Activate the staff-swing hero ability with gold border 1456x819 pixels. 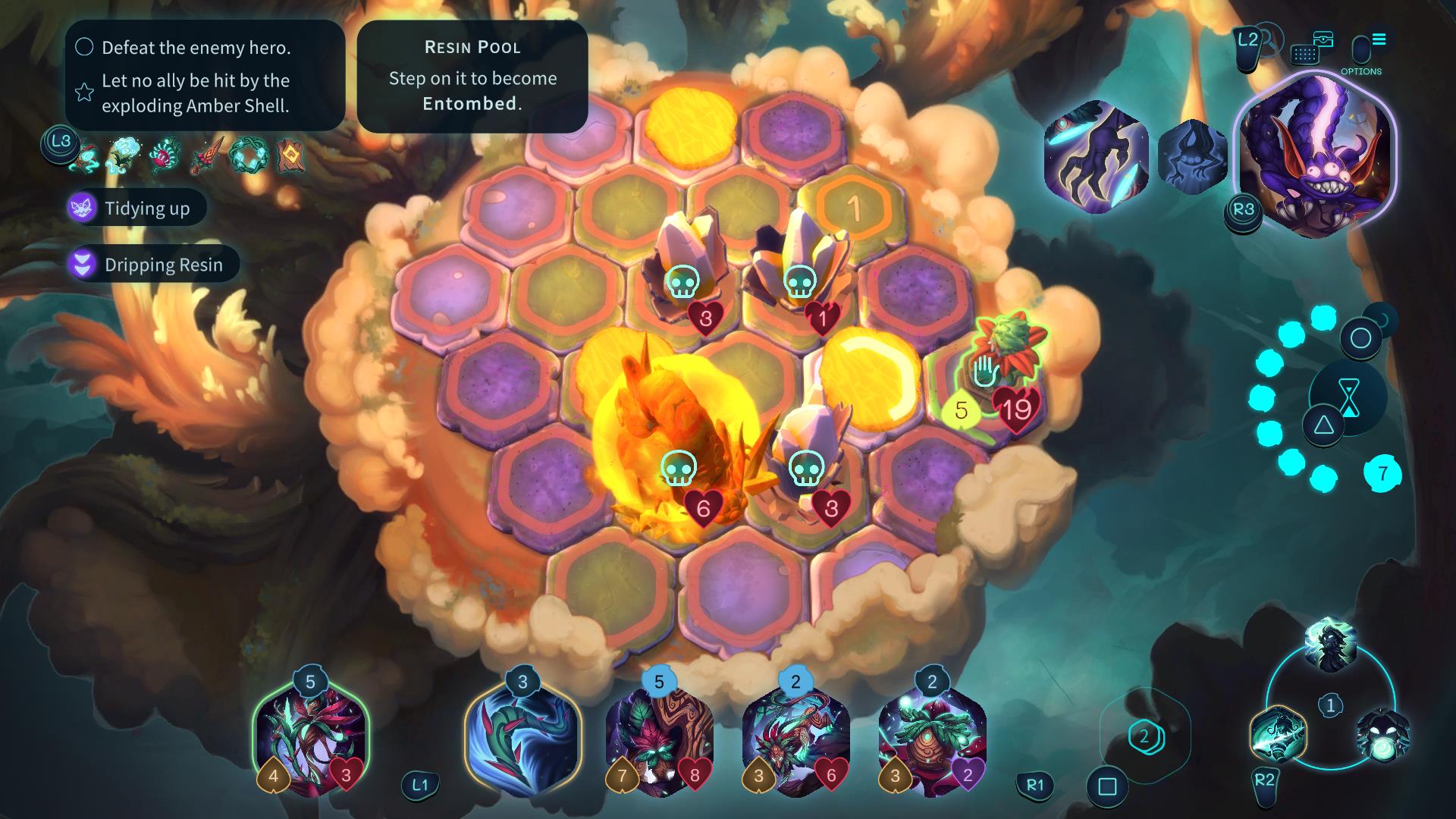click(x=1279, y=733)
